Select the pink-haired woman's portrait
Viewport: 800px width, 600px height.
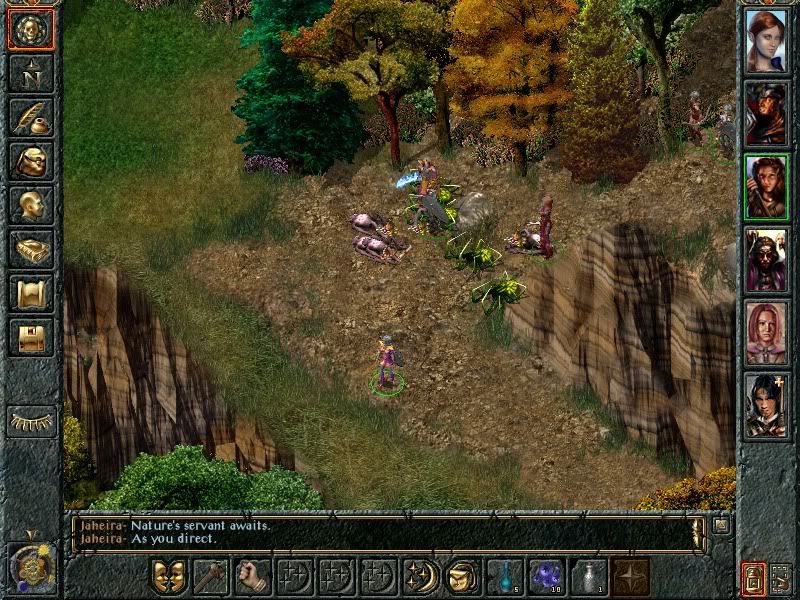[766, 332]
